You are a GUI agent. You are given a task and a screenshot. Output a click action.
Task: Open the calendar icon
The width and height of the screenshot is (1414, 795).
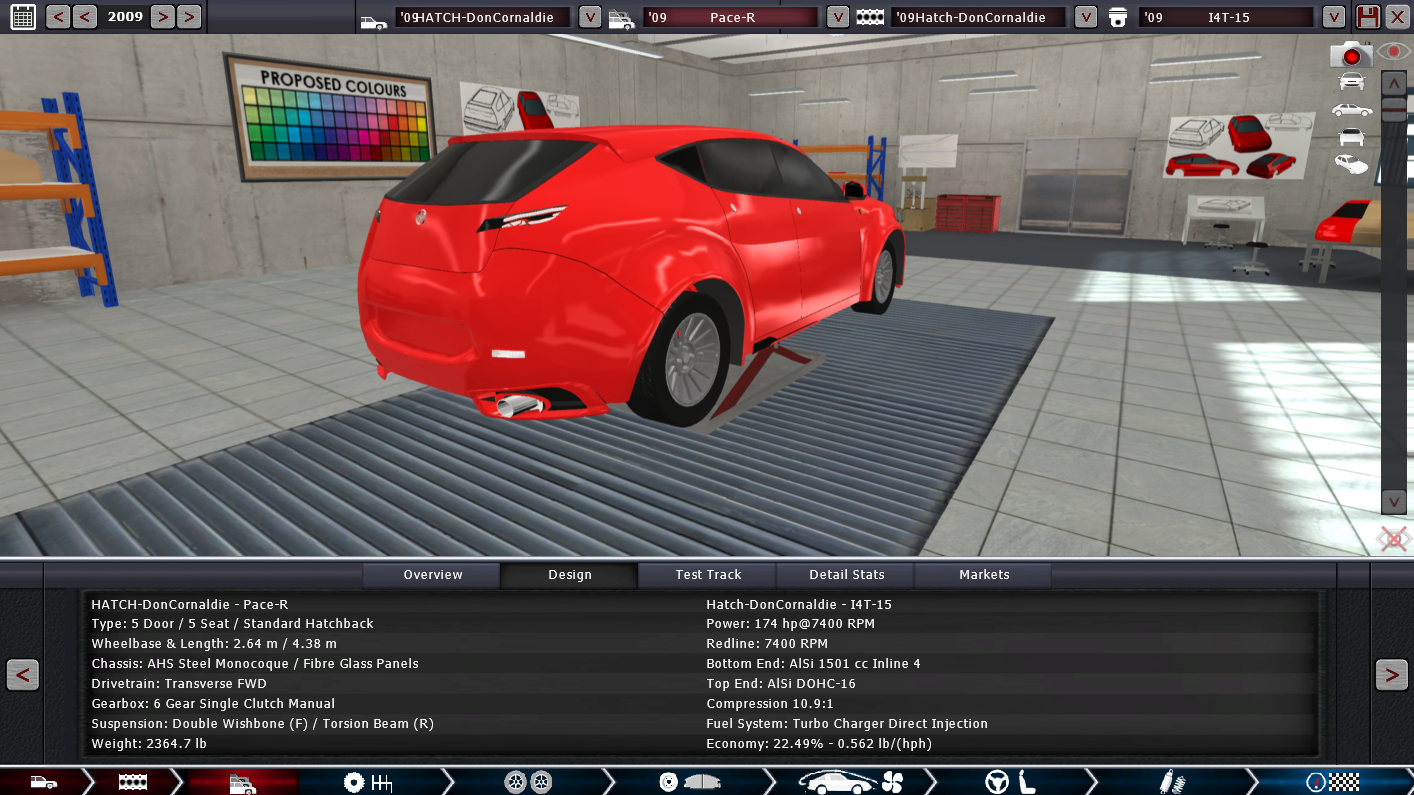22,16
